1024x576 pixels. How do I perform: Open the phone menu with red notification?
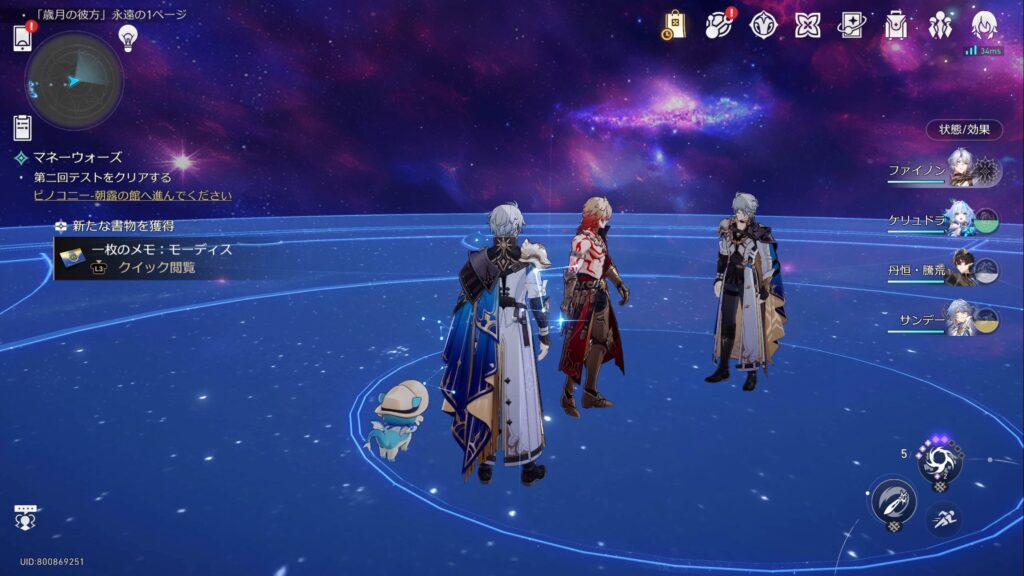pyautogui.click(x=24, y=38)
